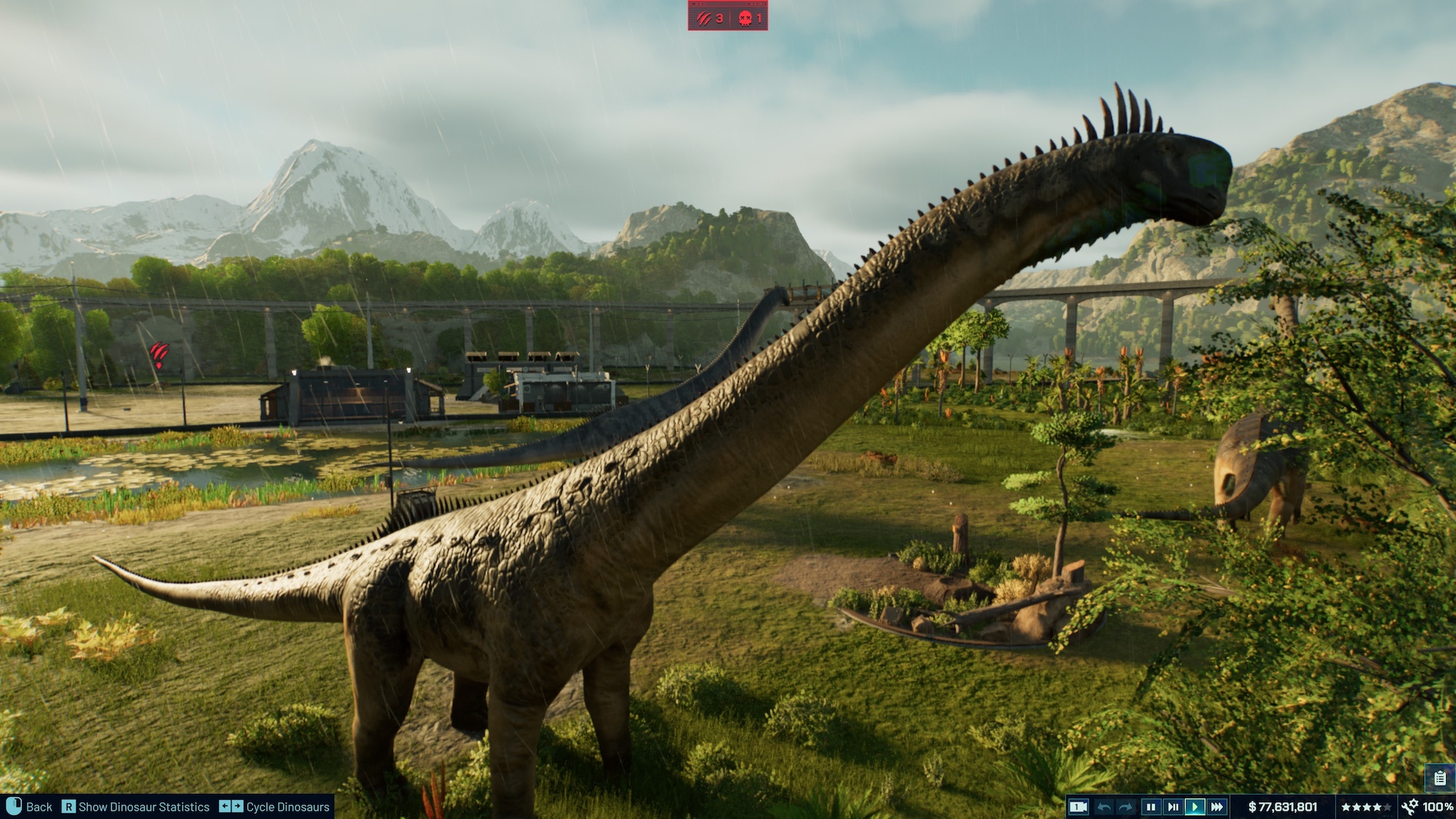
Task: Select the camera mode icon
Action: point(1080,806)
